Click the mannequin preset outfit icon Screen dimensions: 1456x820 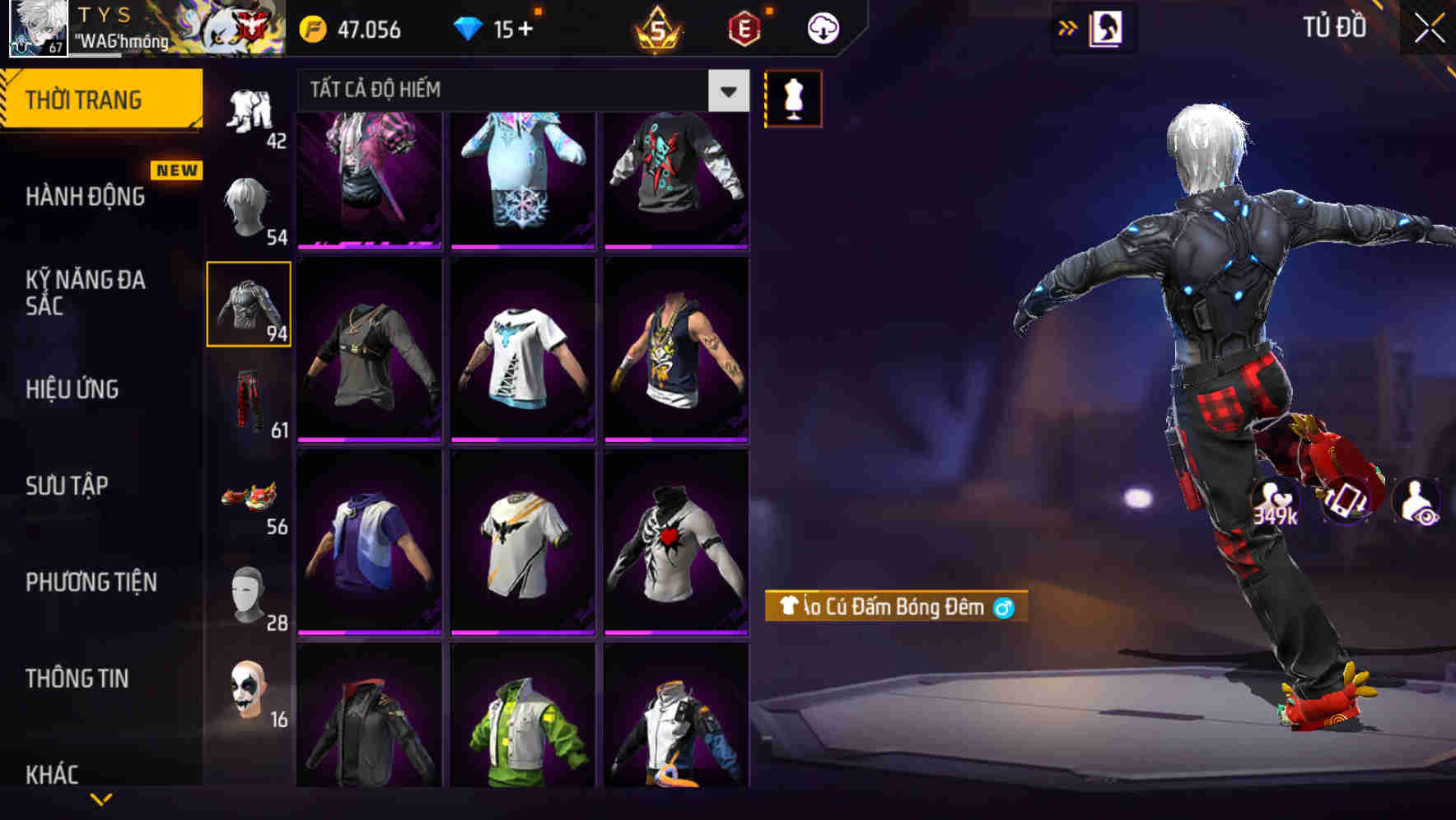tap(793, 98)
